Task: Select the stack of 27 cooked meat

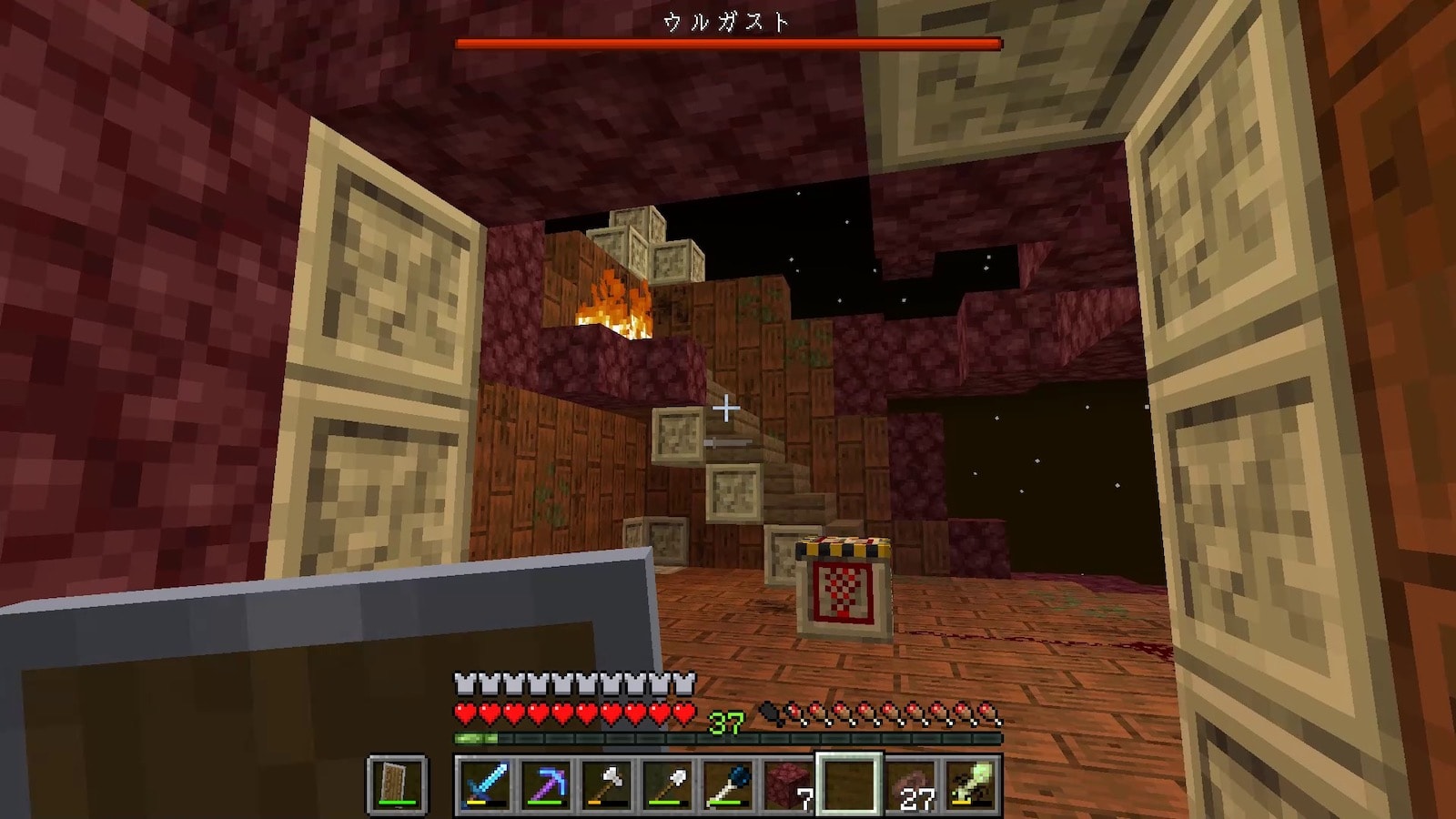Action: click(910, 784)
